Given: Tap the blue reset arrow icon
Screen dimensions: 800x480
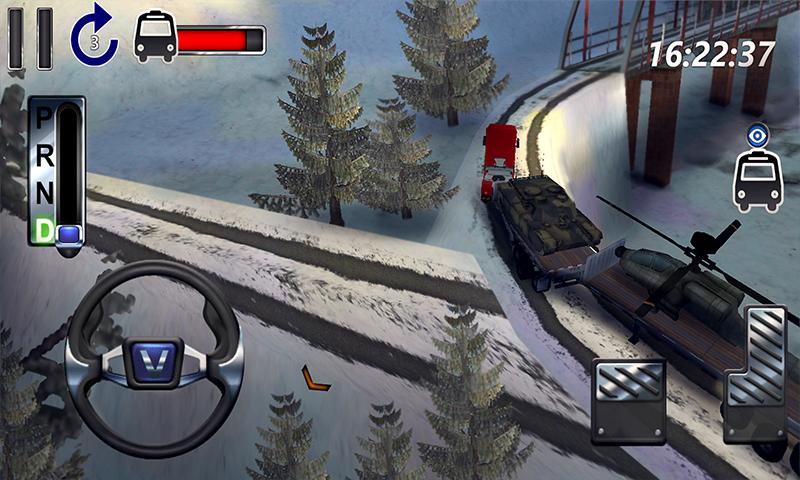Looking at the screenshot, I should point(94,37).
